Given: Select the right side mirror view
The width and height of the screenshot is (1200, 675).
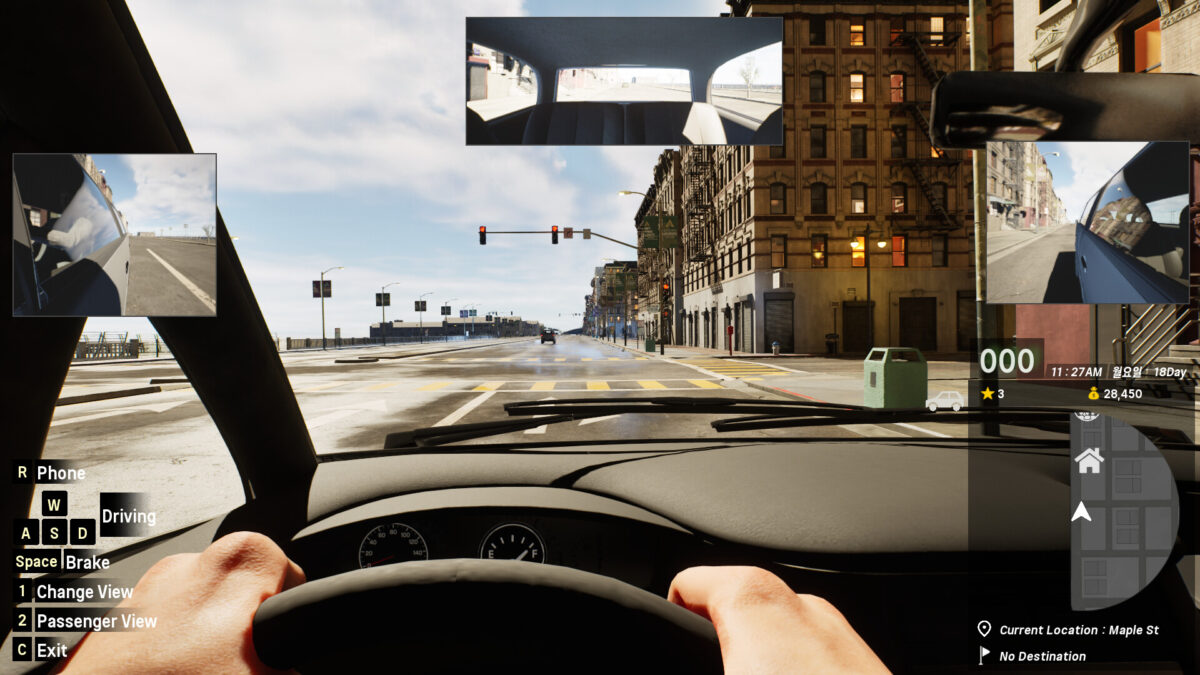Looking at the screenshot, I should point(1087,222).
